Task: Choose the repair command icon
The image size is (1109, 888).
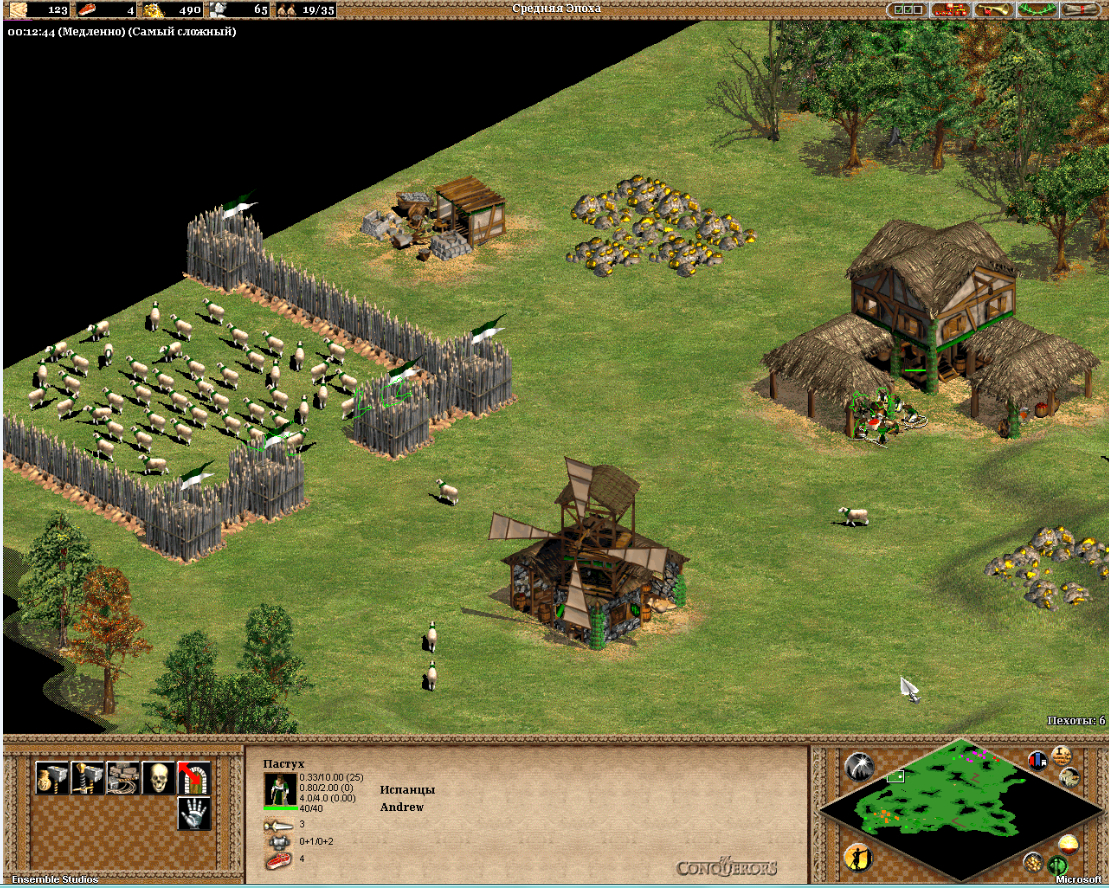Action: pos(123,777)
